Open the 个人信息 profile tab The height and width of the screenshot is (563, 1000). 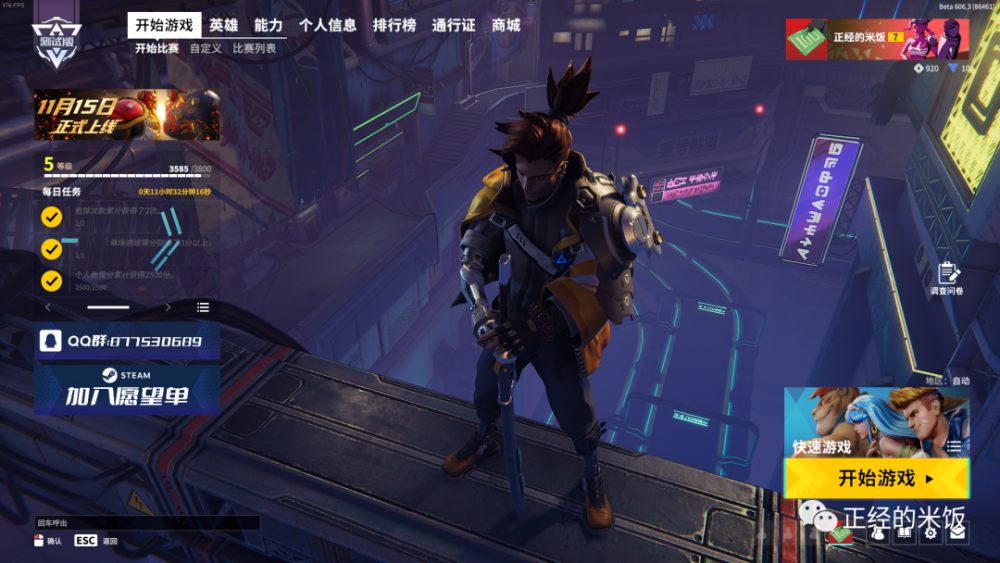328,25
